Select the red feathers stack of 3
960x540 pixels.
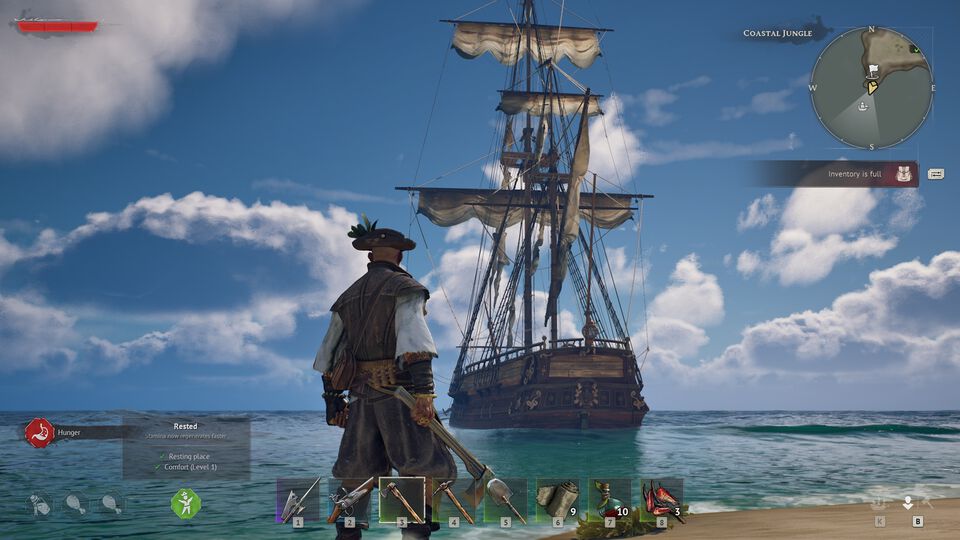click(x=661, y=500)
